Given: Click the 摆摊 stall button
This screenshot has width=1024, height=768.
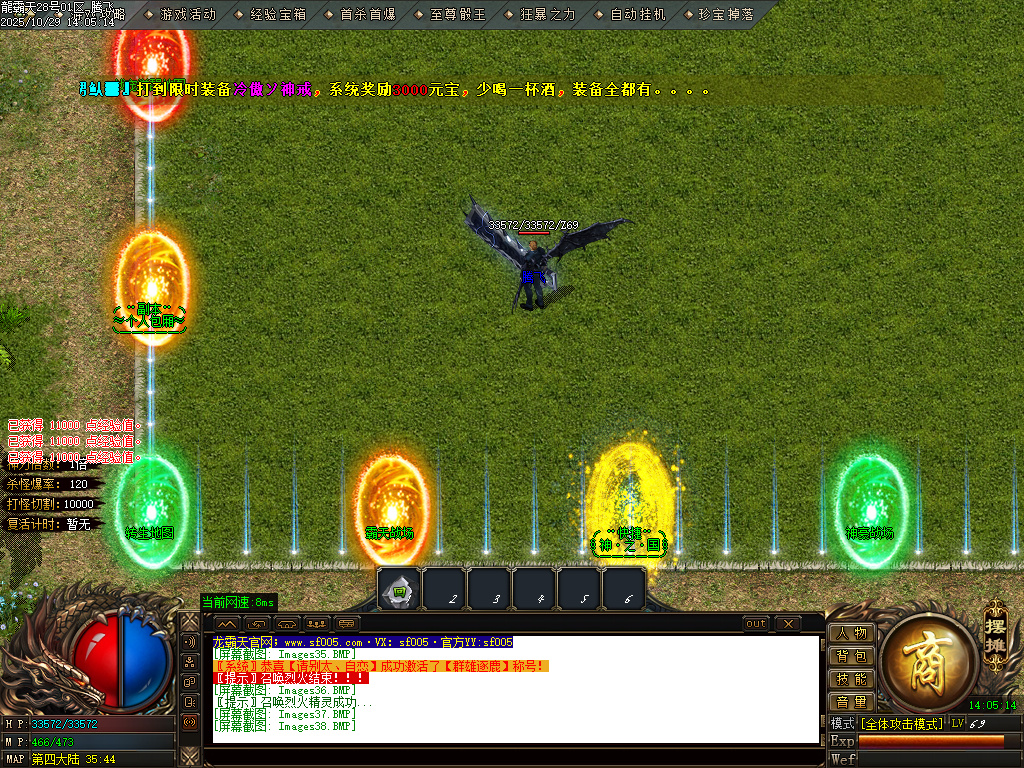Looking at the screenshot, I should coord(993,627).
